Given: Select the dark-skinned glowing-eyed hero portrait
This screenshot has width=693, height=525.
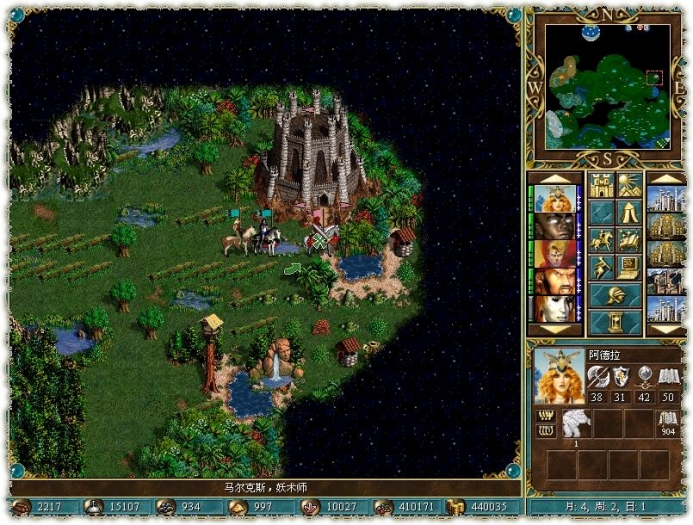Looking at the screenshot, I should coord(553,227).
